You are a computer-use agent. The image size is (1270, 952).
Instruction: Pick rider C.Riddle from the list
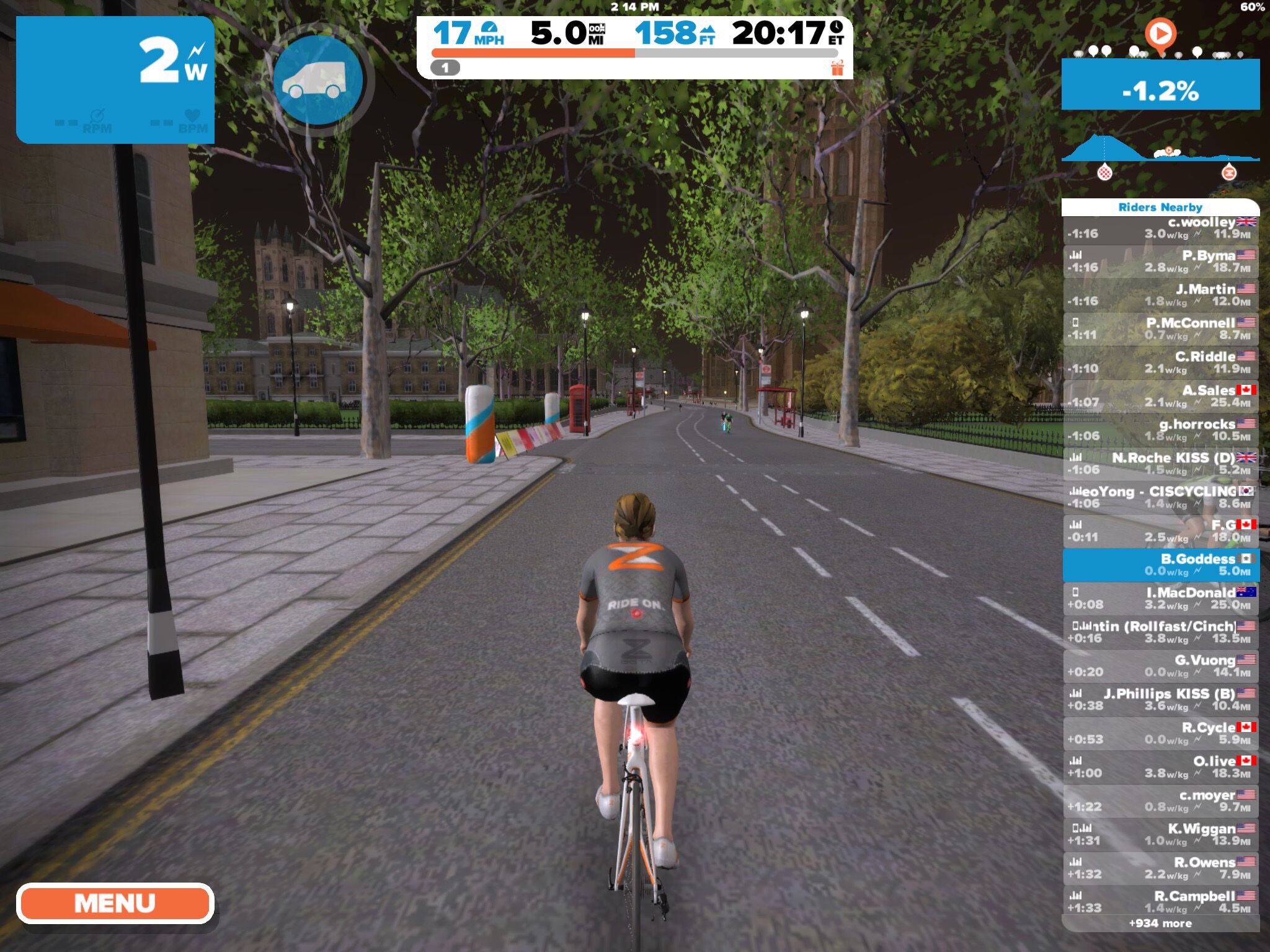tap(1160, 363)
